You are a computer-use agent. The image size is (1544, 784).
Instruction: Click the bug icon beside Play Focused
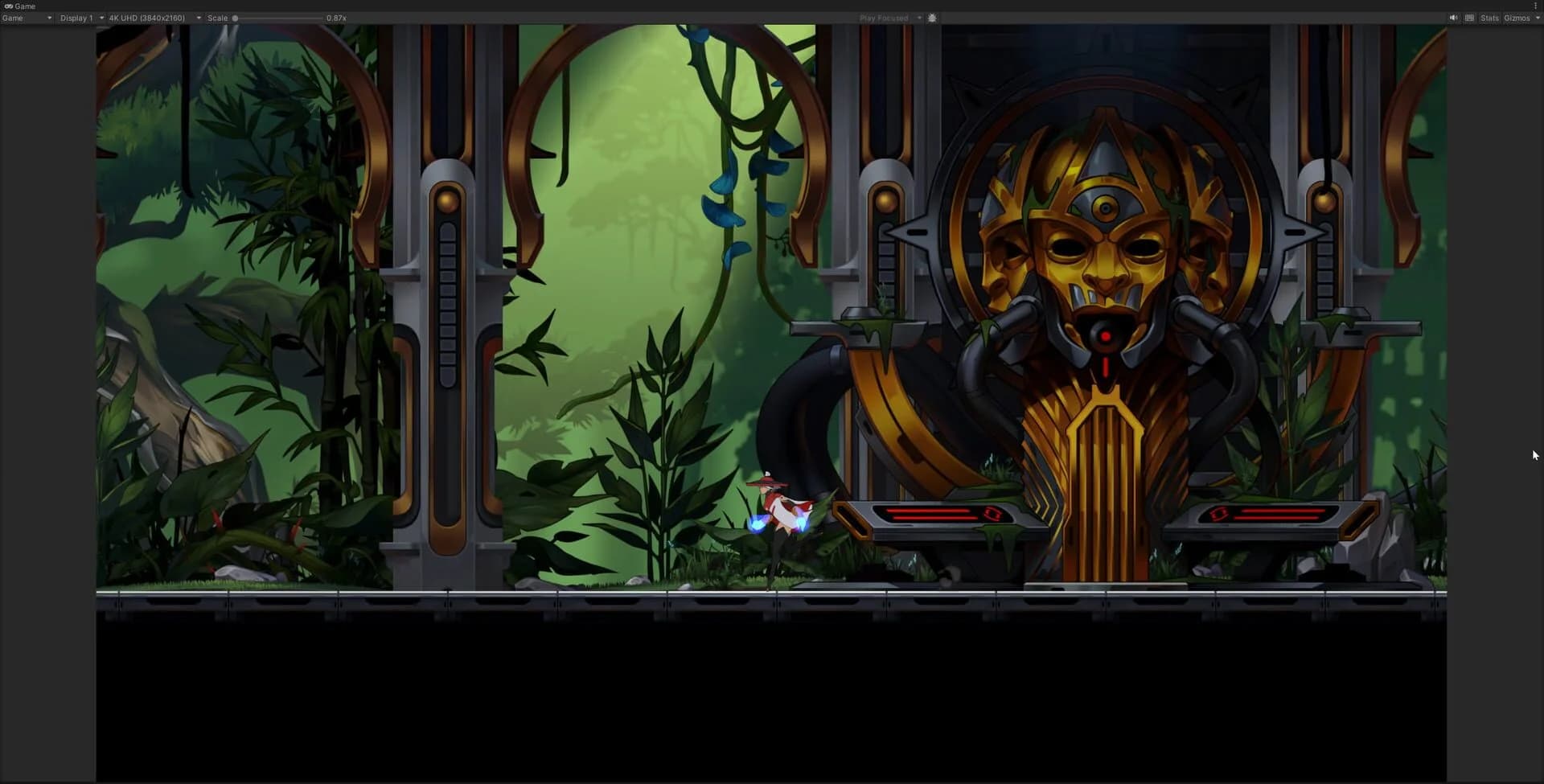932,17
